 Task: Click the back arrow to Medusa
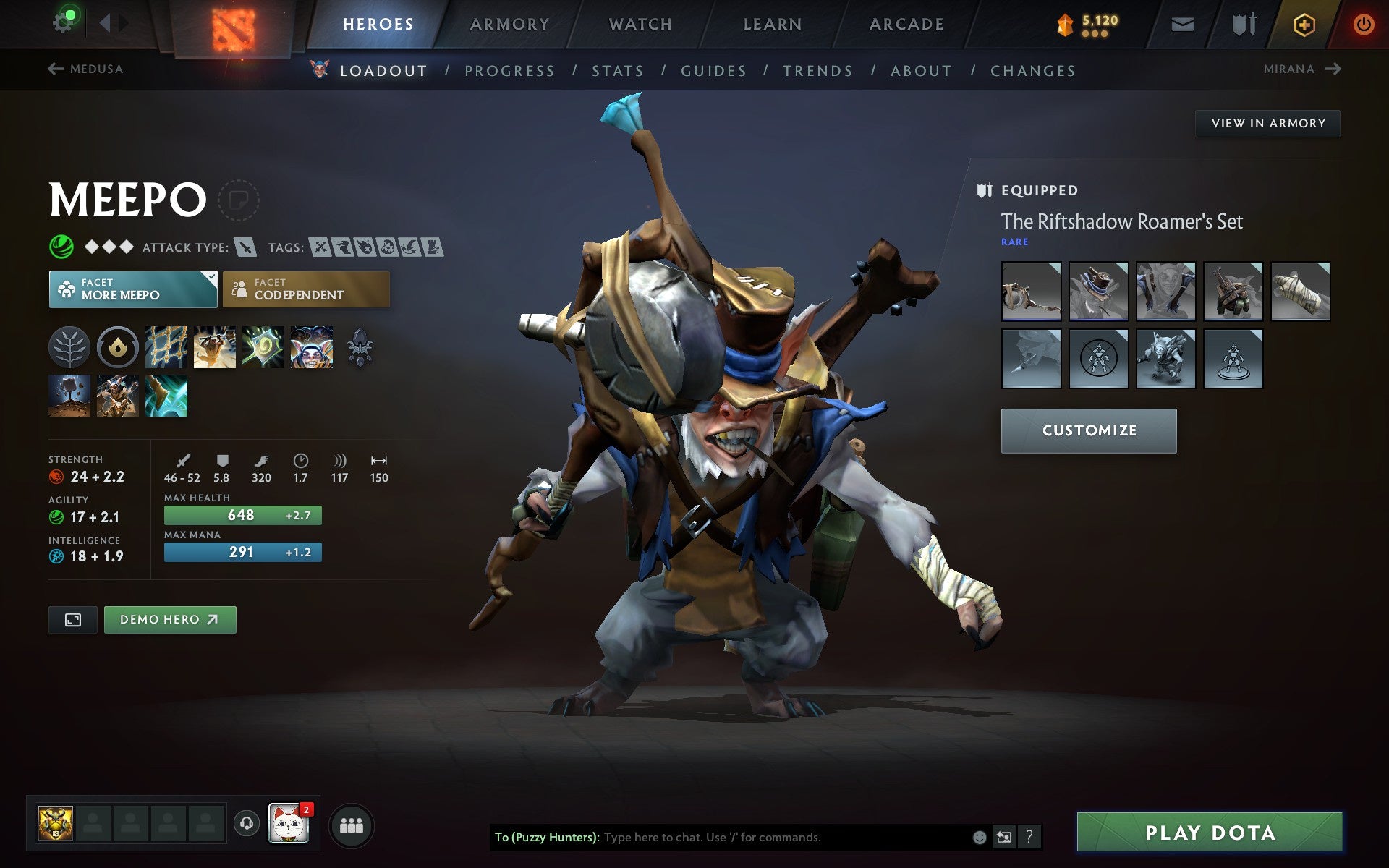pyautogui.click(x=54, y=69)
